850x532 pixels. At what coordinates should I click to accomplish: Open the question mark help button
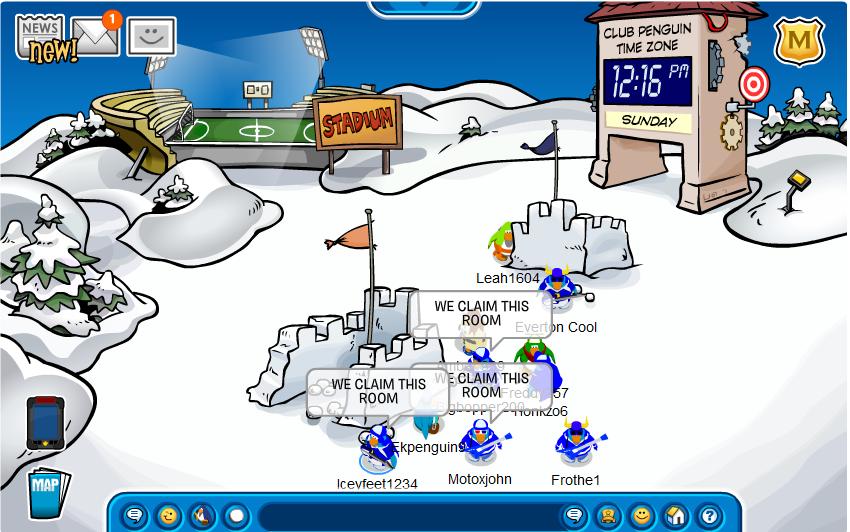(x=708, y=515)
